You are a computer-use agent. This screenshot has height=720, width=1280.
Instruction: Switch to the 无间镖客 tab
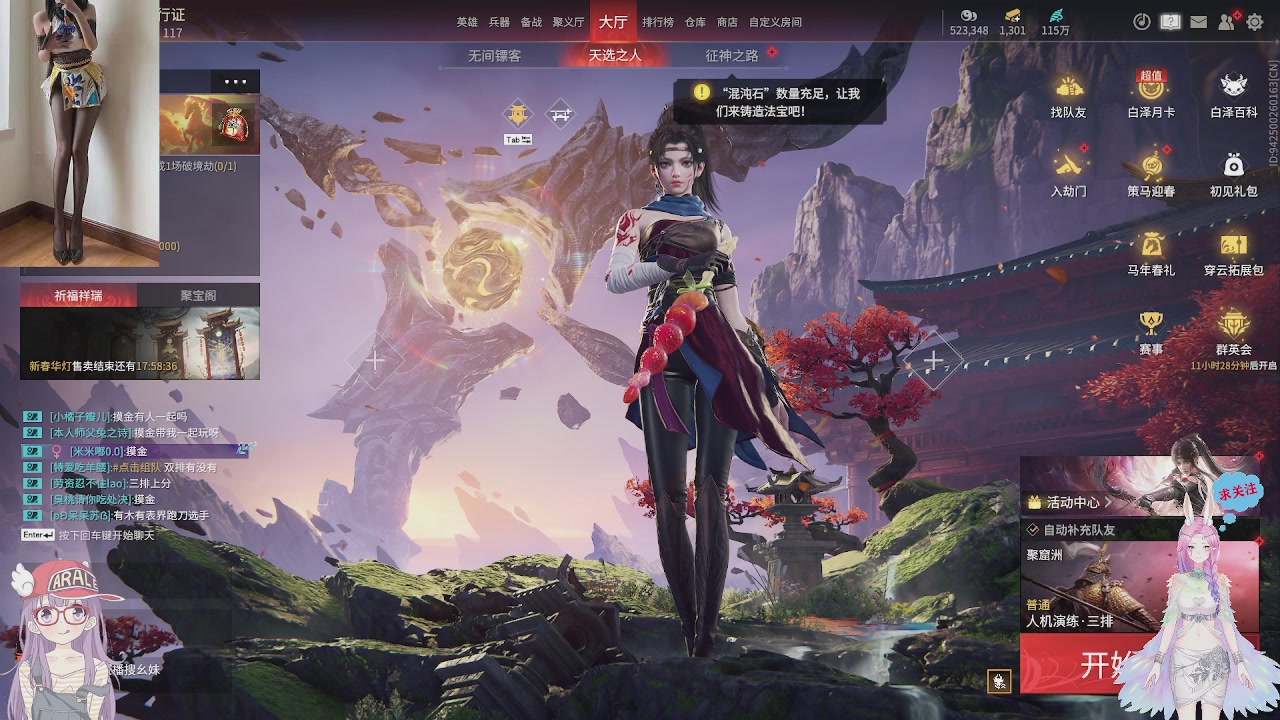click(494, 56)
